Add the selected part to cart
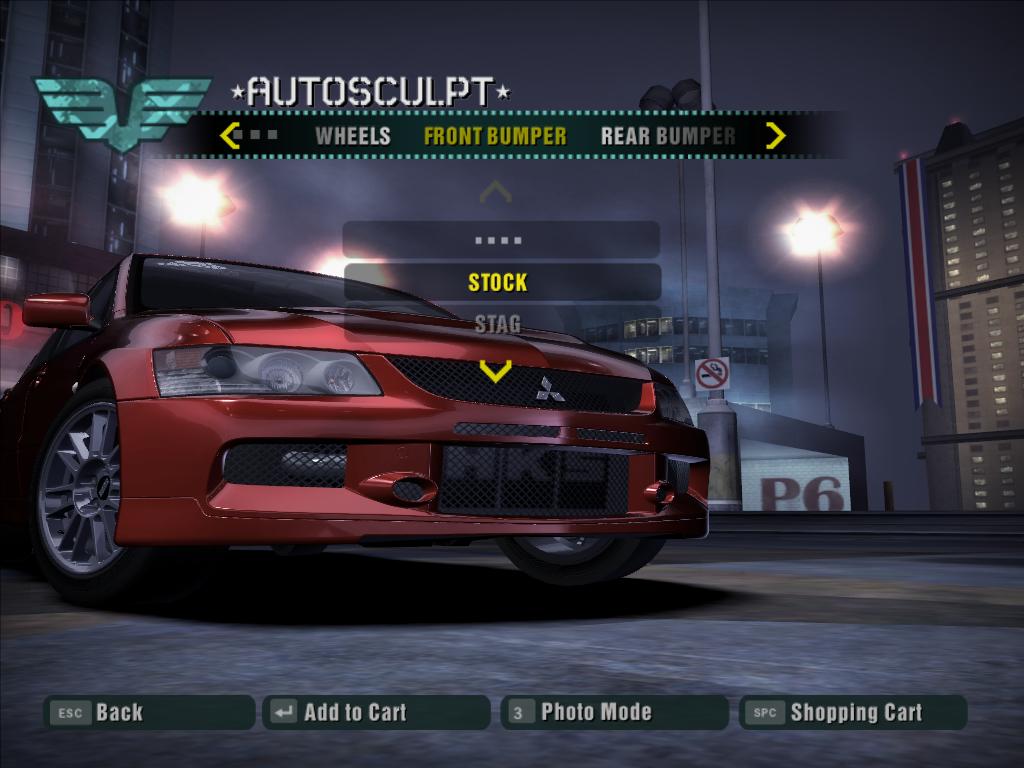1024x768 pixels. point(376,712)
